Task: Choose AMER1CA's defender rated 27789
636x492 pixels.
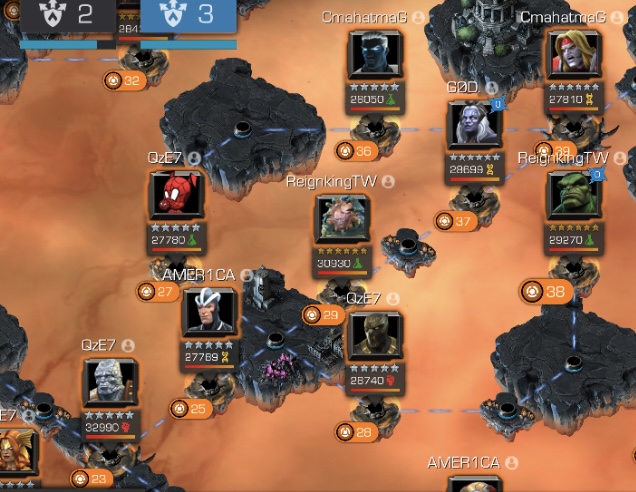Action: [x=209, y=313]
